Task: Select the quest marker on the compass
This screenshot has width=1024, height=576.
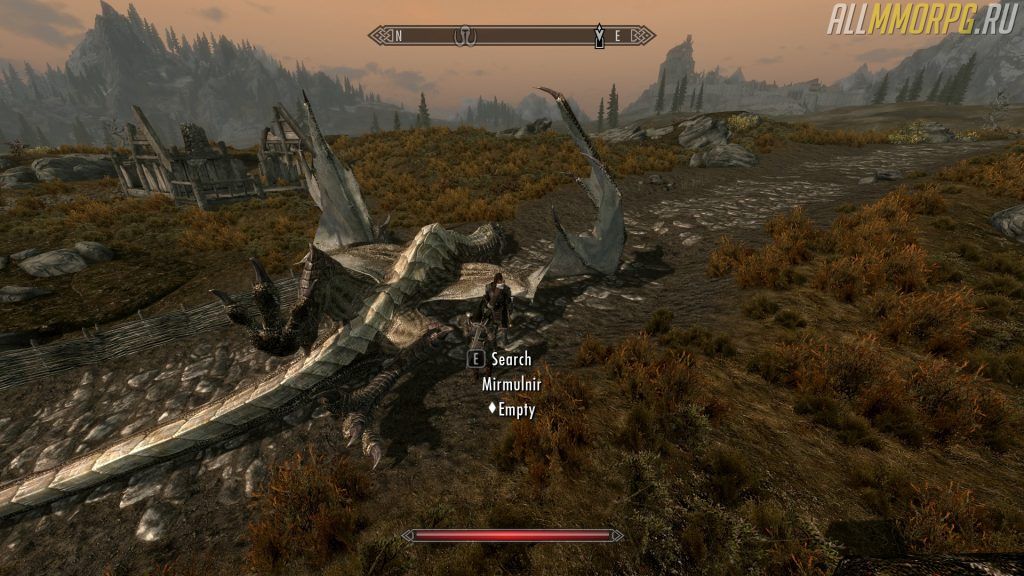Action: coord(599,37)
